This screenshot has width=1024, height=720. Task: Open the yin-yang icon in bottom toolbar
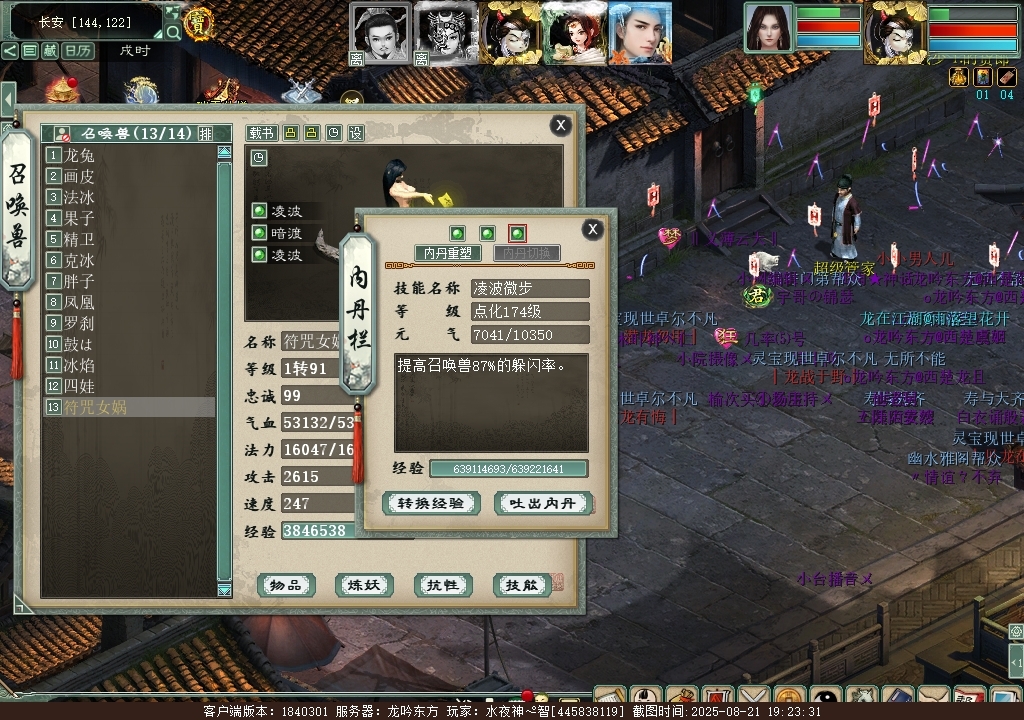[x=825, y=697]
